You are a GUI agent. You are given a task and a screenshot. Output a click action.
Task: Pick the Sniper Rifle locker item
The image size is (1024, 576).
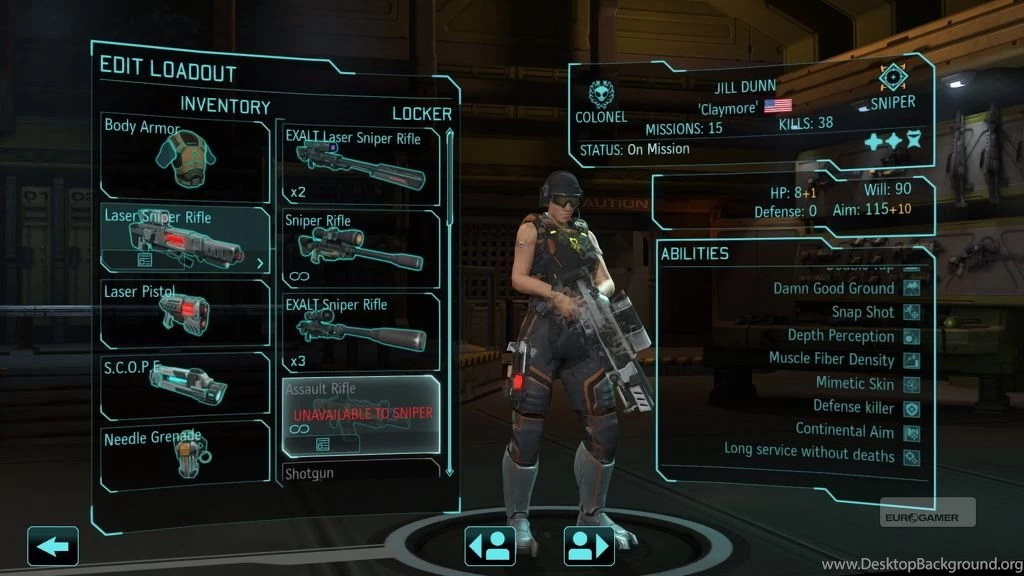point(361,248)
